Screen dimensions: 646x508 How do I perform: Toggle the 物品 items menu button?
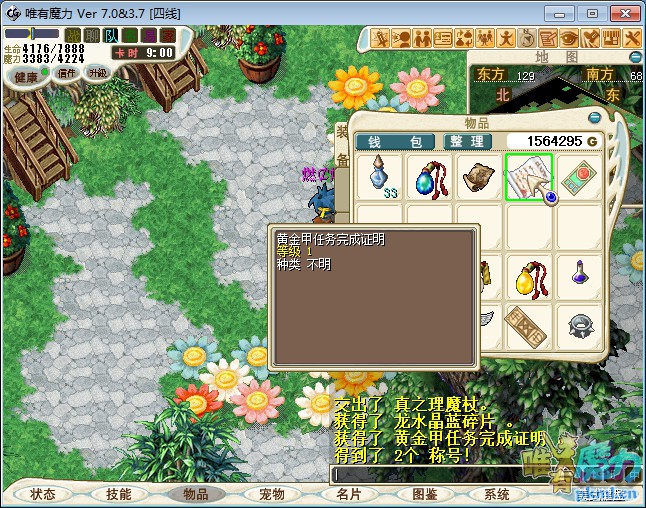point(195,494)
